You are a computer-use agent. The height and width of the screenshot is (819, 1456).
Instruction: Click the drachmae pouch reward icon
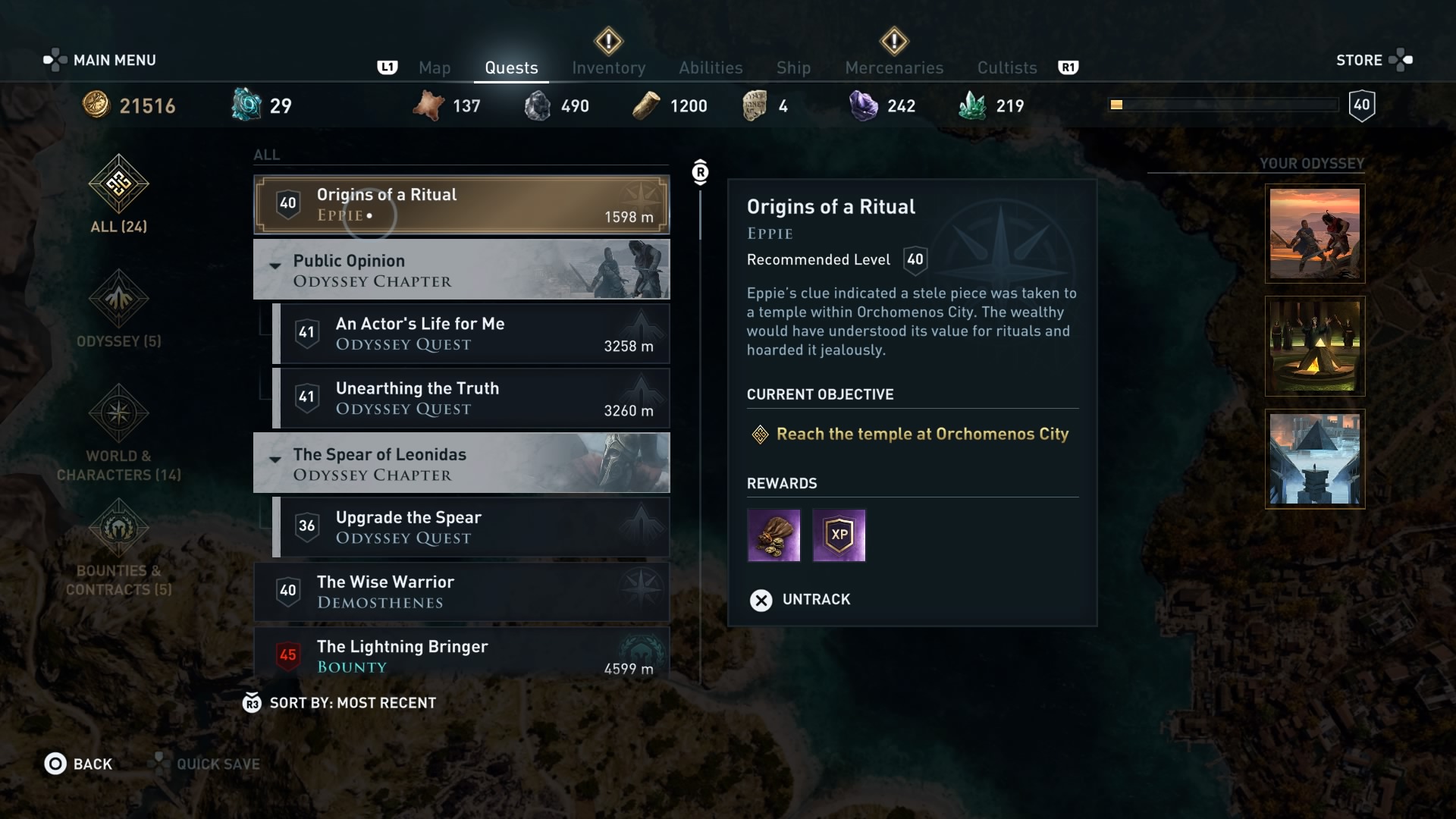pyautogui.click(x=773, y=535)
